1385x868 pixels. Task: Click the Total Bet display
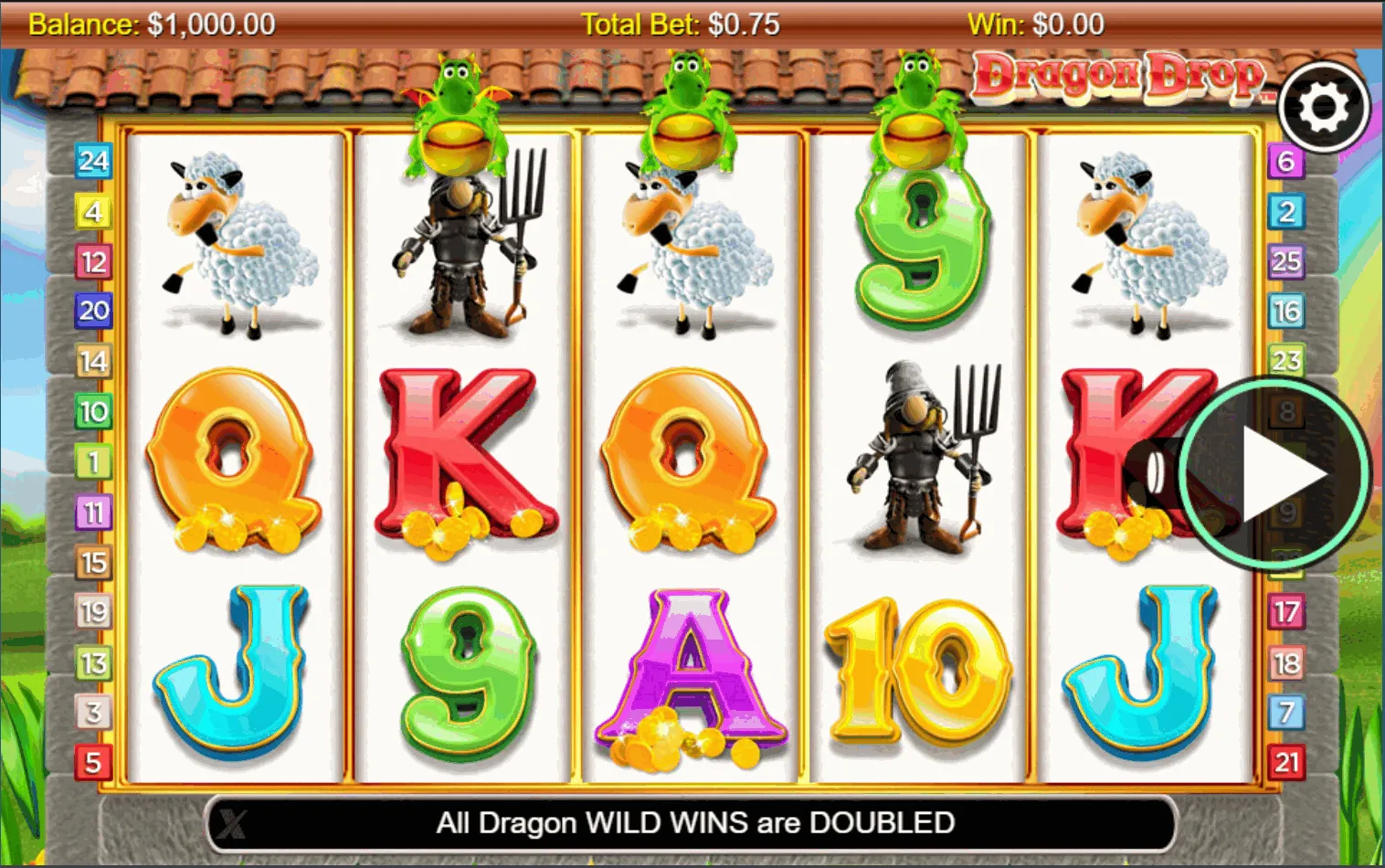(681, 24)
